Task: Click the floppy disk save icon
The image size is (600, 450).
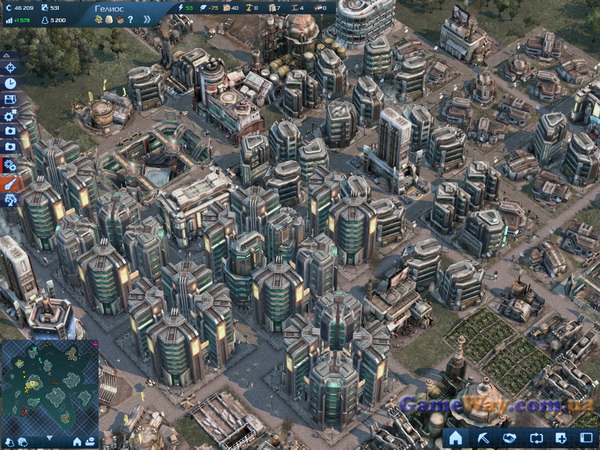Action: pos(10,99)
